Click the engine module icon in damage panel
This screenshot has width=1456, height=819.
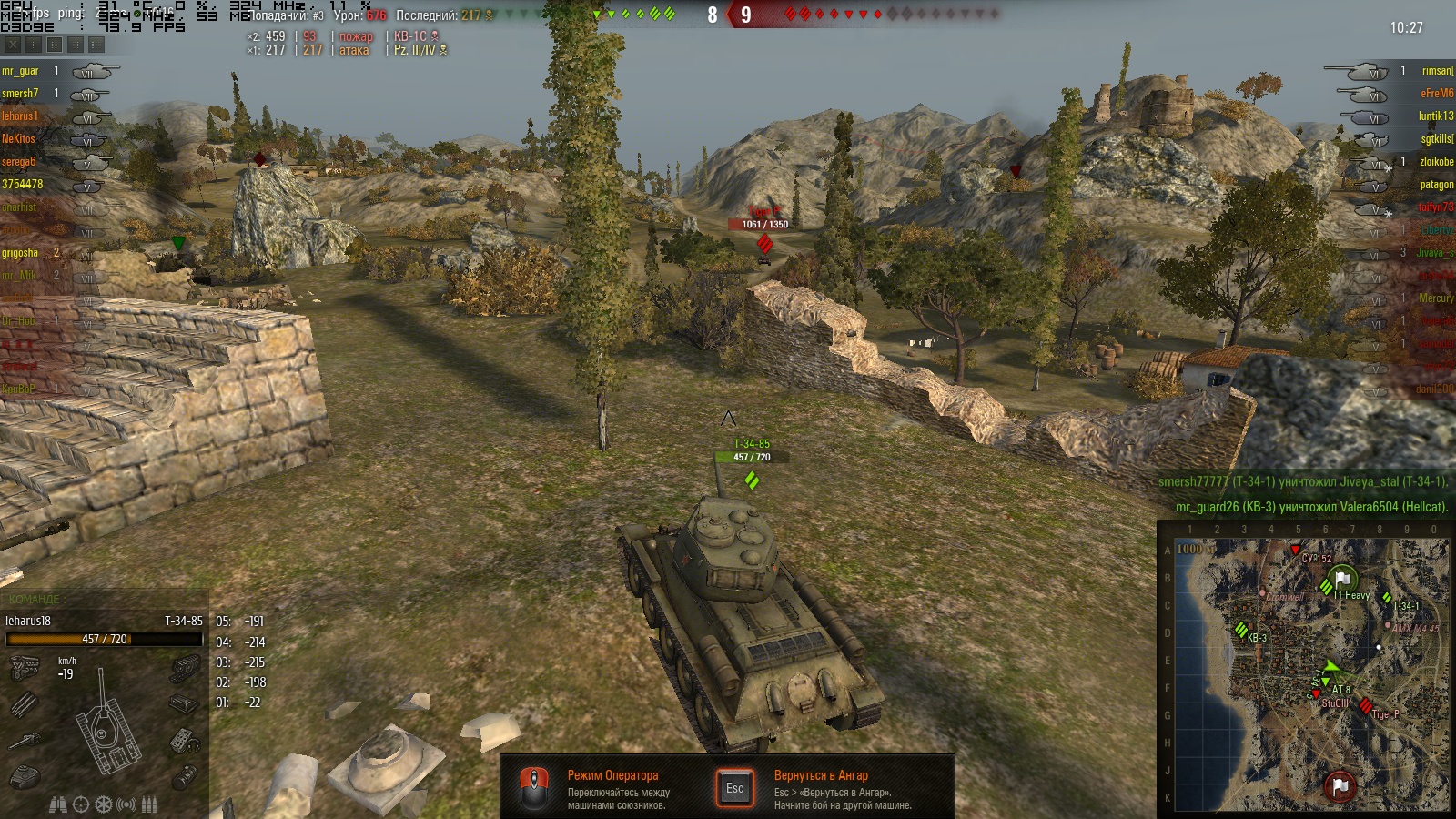pos(25,669)
